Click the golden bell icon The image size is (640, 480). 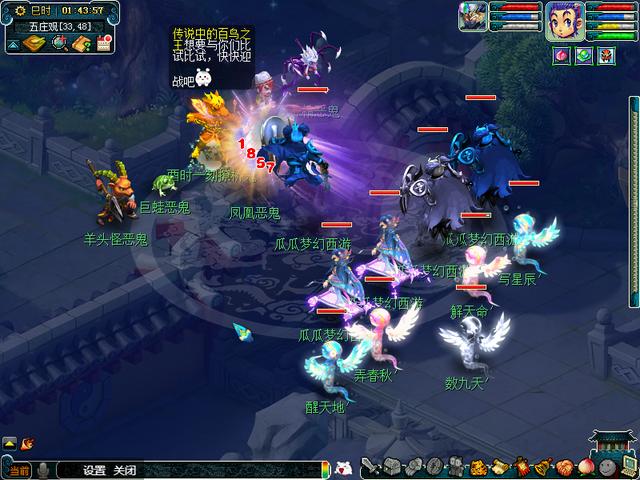tap(541, 467)
